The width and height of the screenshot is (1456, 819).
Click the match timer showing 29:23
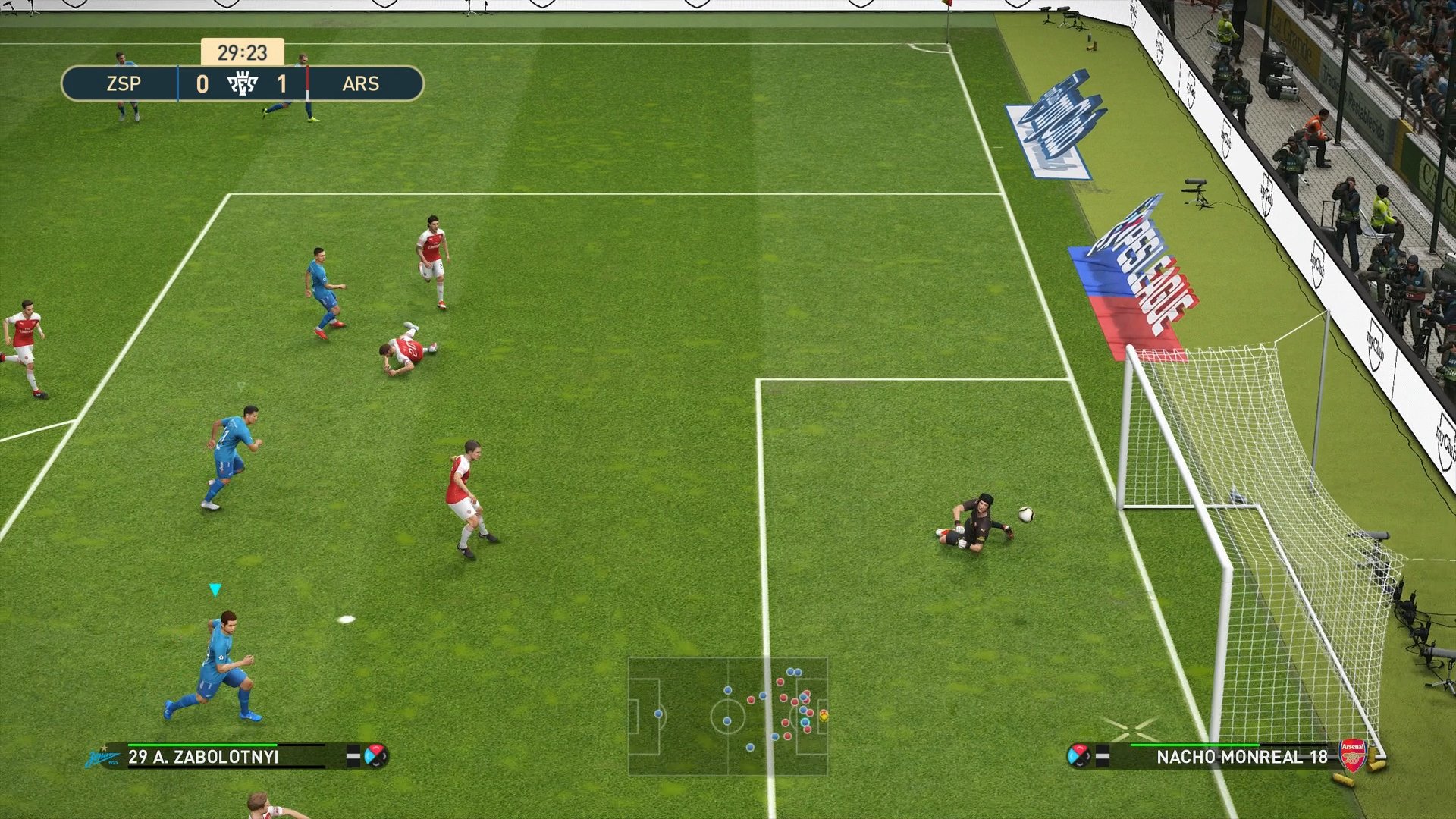[x=243, y=52]
